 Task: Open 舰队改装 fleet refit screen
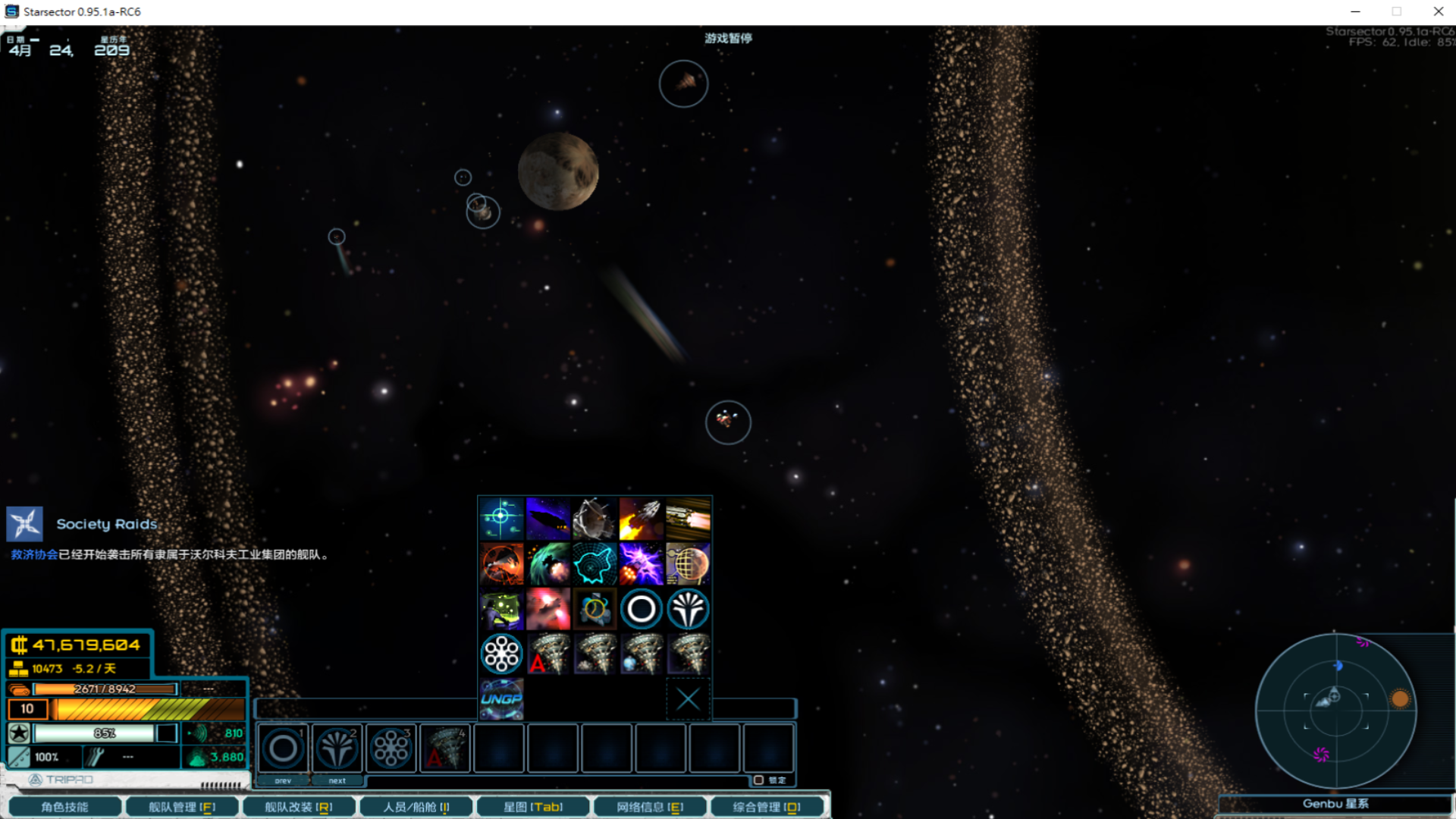tap(299, 807)
